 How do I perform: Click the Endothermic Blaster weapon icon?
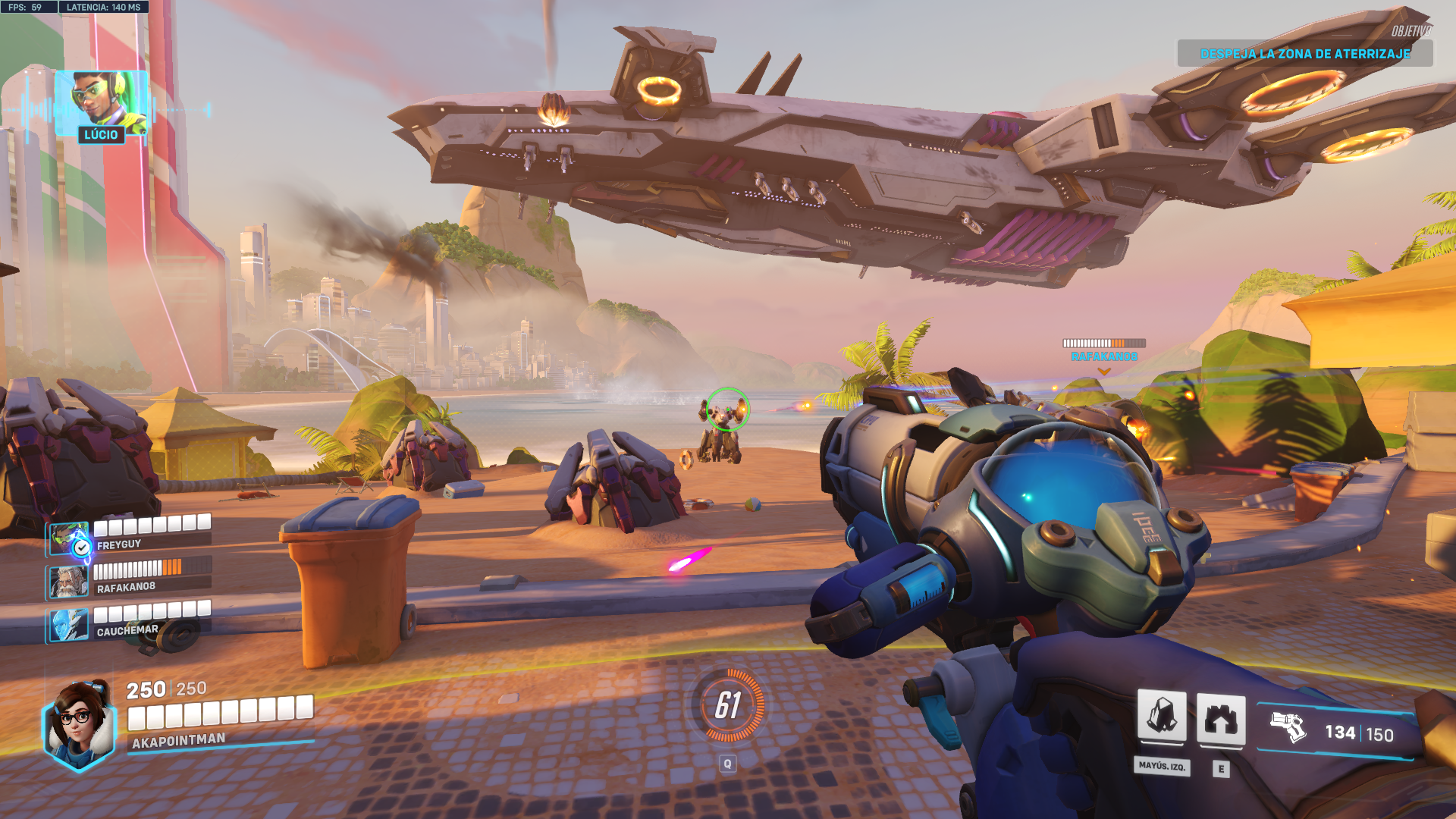(x=1288, y=728)
